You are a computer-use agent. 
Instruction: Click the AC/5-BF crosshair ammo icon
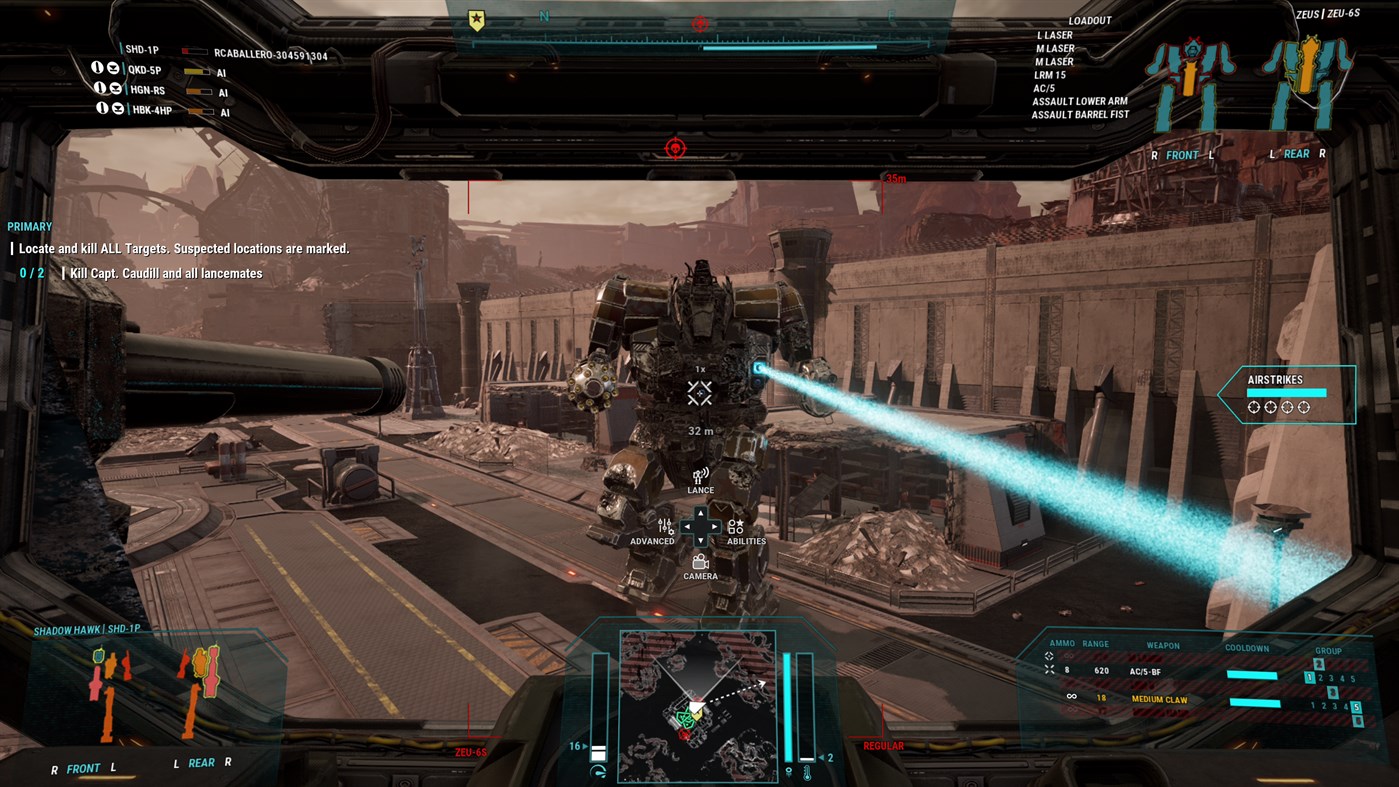point(1048,670)
